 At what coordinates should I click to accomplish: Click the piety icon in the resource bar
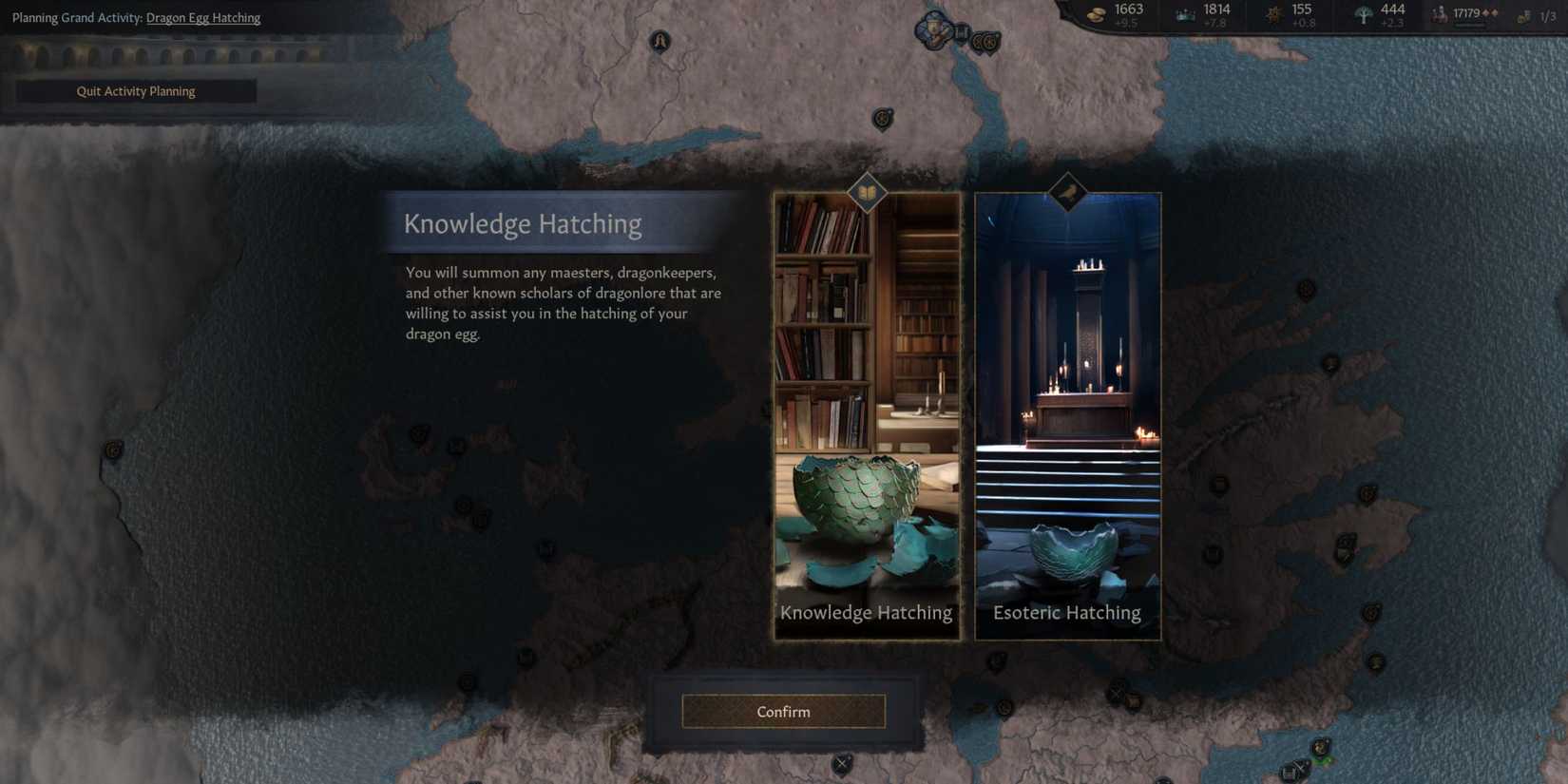(1273, 12)
